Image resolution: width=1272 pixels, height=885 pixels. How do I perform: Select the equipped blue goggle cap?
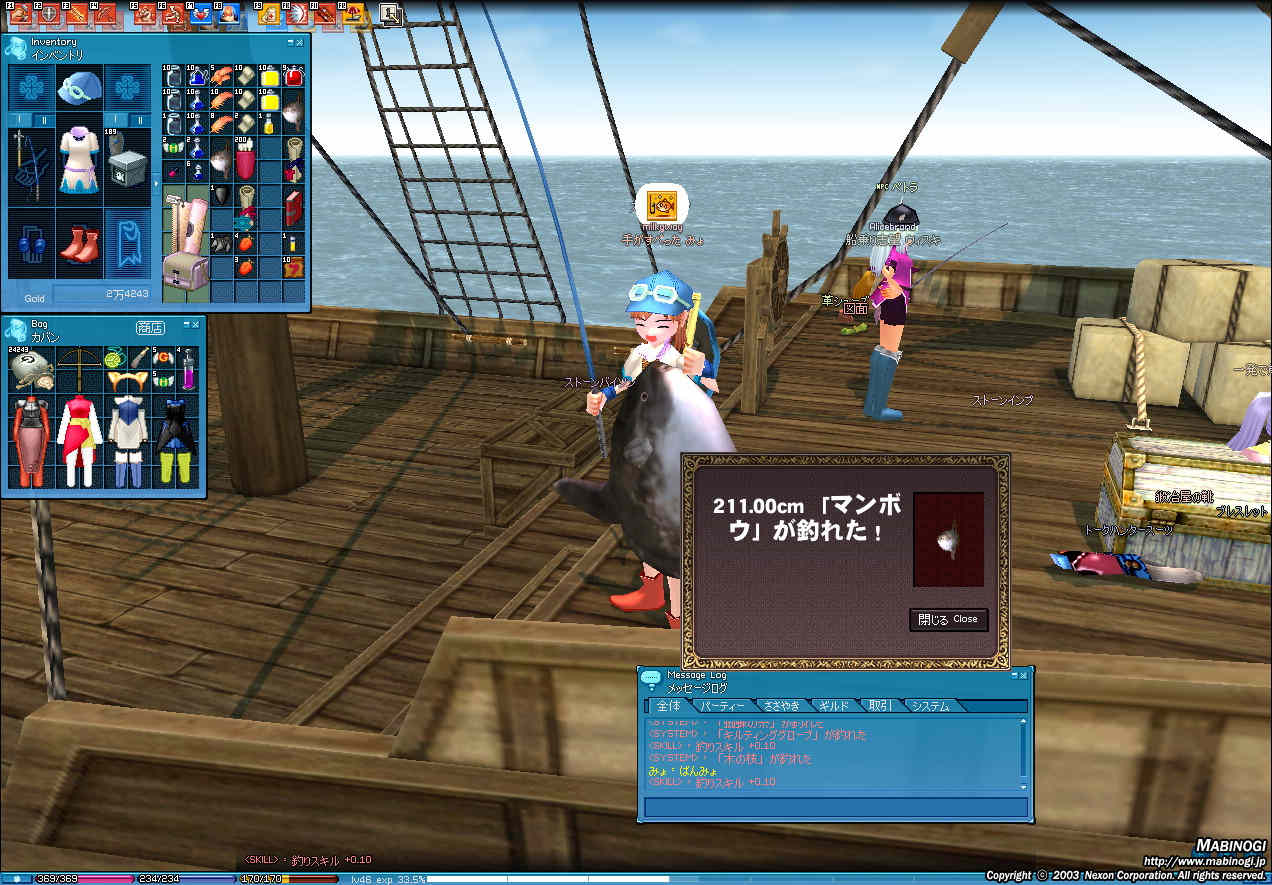point(78,90)
